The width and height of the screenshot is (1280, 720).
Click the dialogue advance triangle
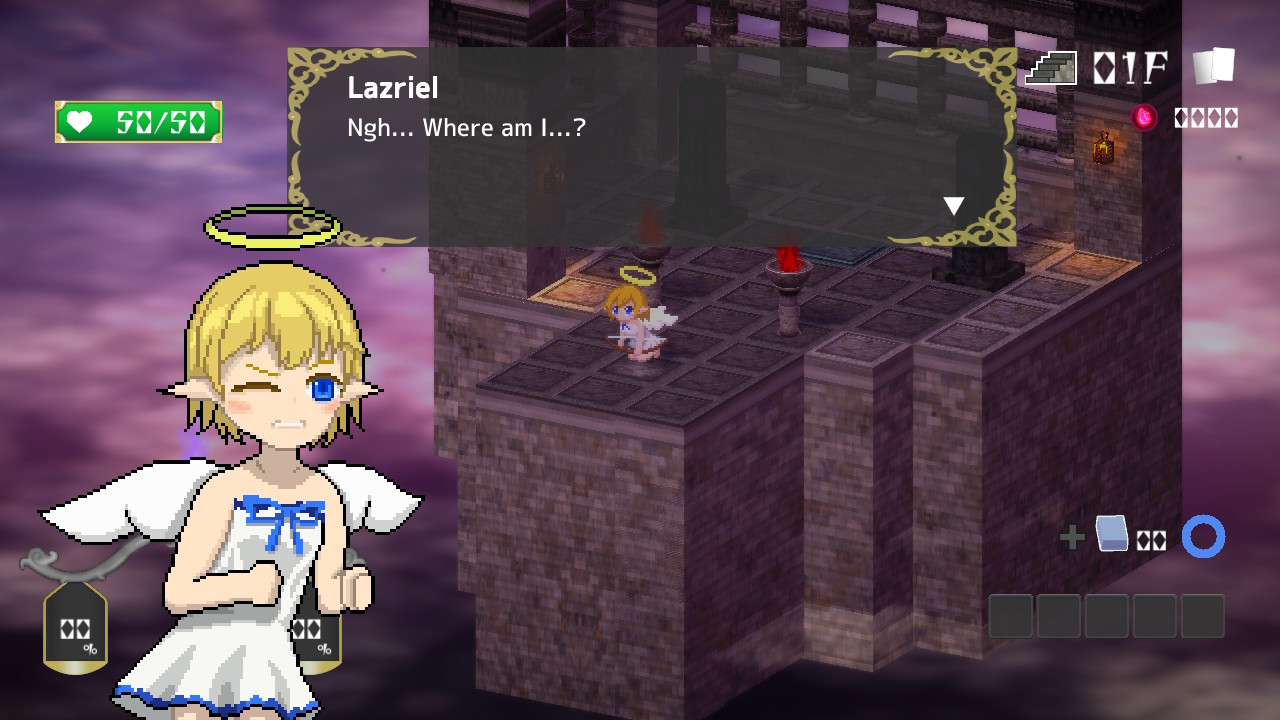tap(953, 205)
